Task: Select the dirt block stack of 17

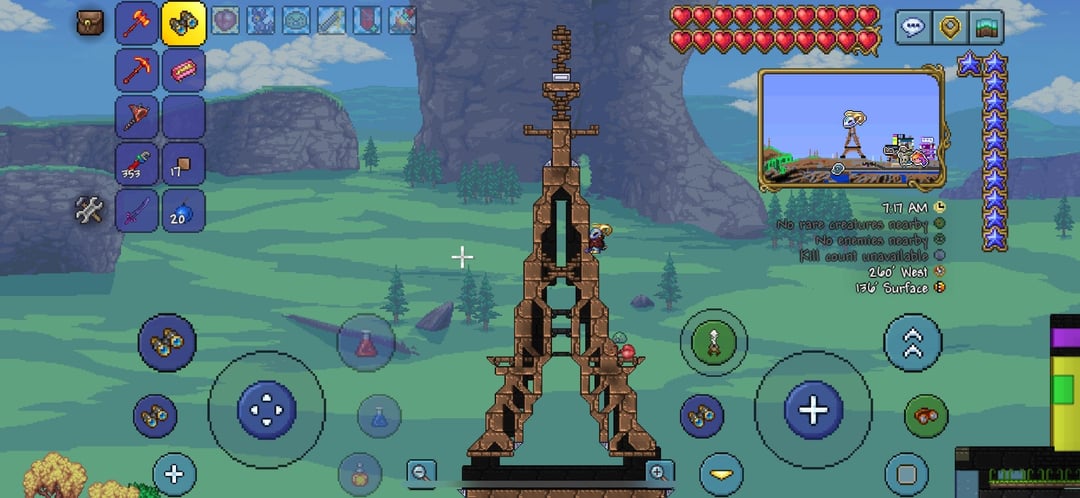Action: (184, 164)
